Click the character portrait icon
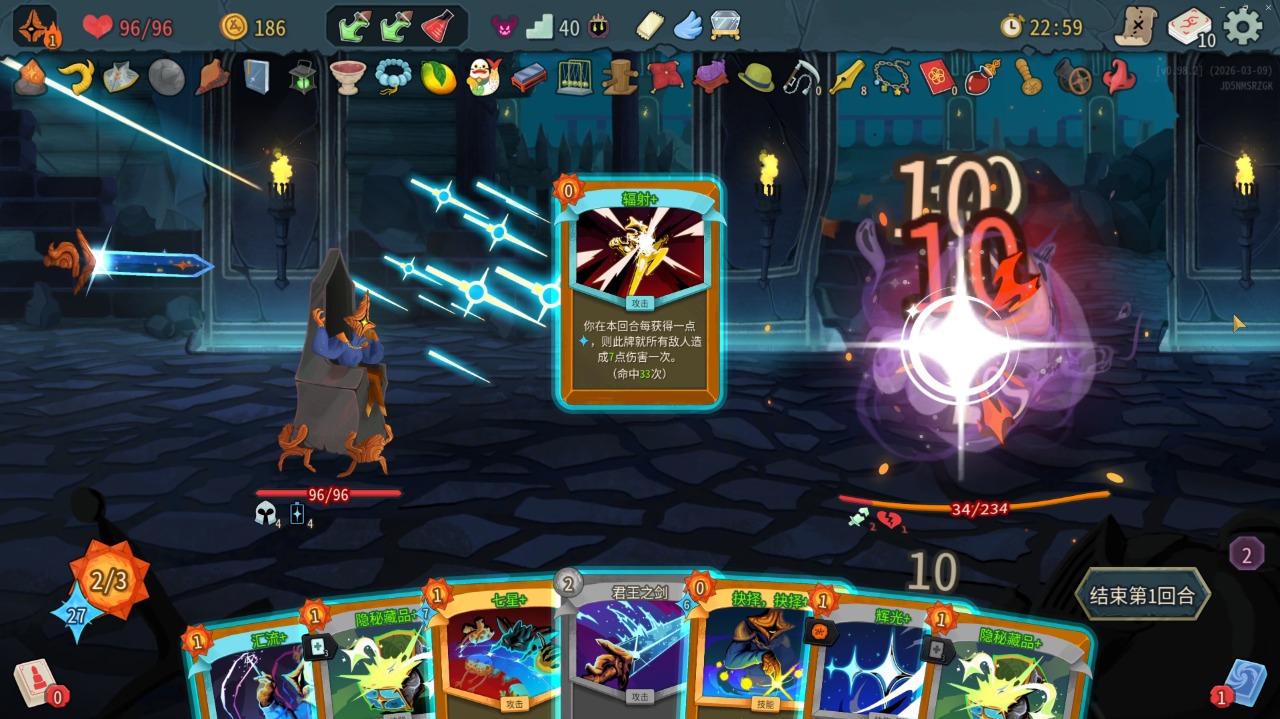1280x719 pixels. (x=34, y=26)
